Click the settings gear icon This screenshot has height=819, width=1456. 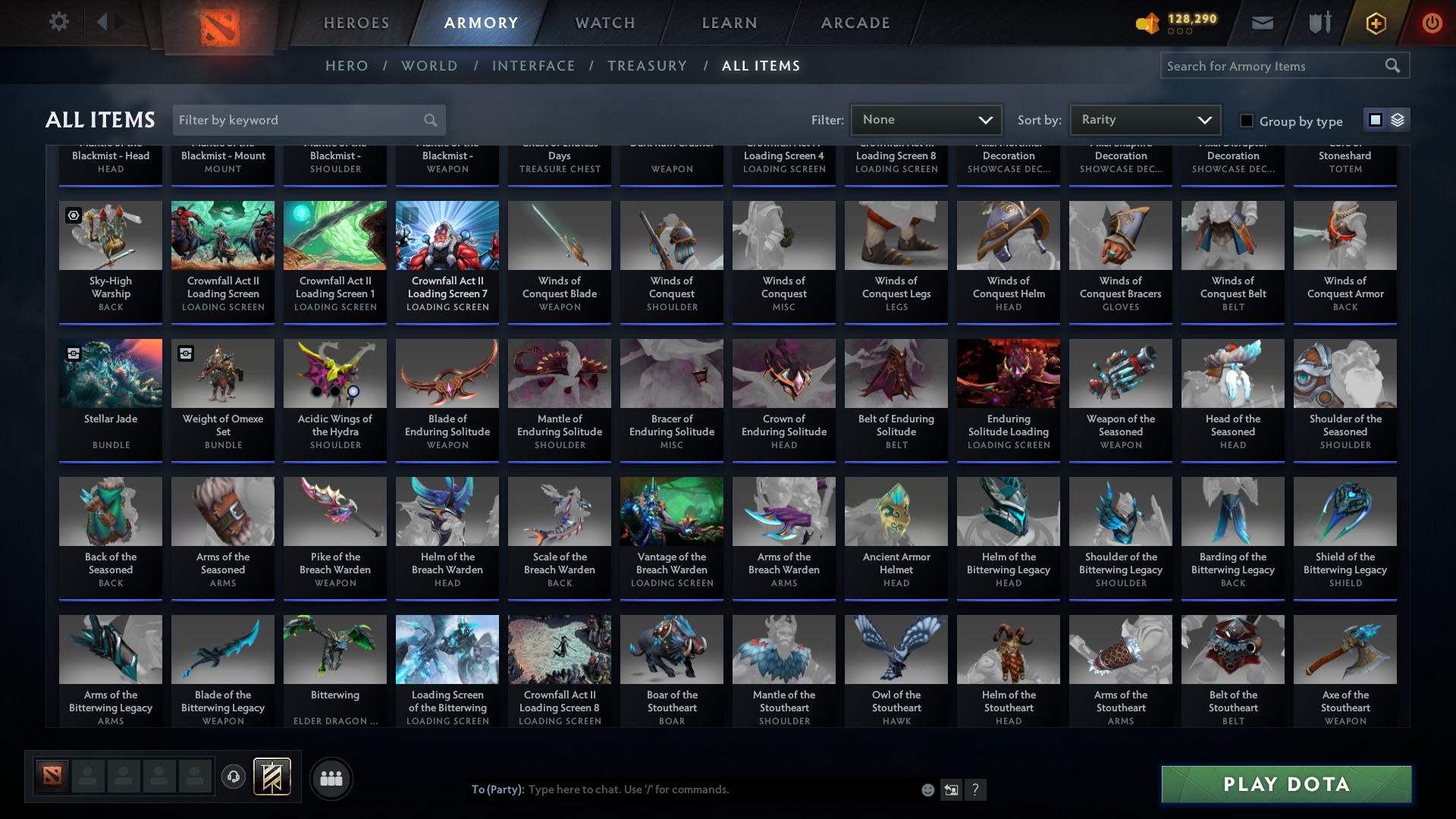click(x=59, y=21)
